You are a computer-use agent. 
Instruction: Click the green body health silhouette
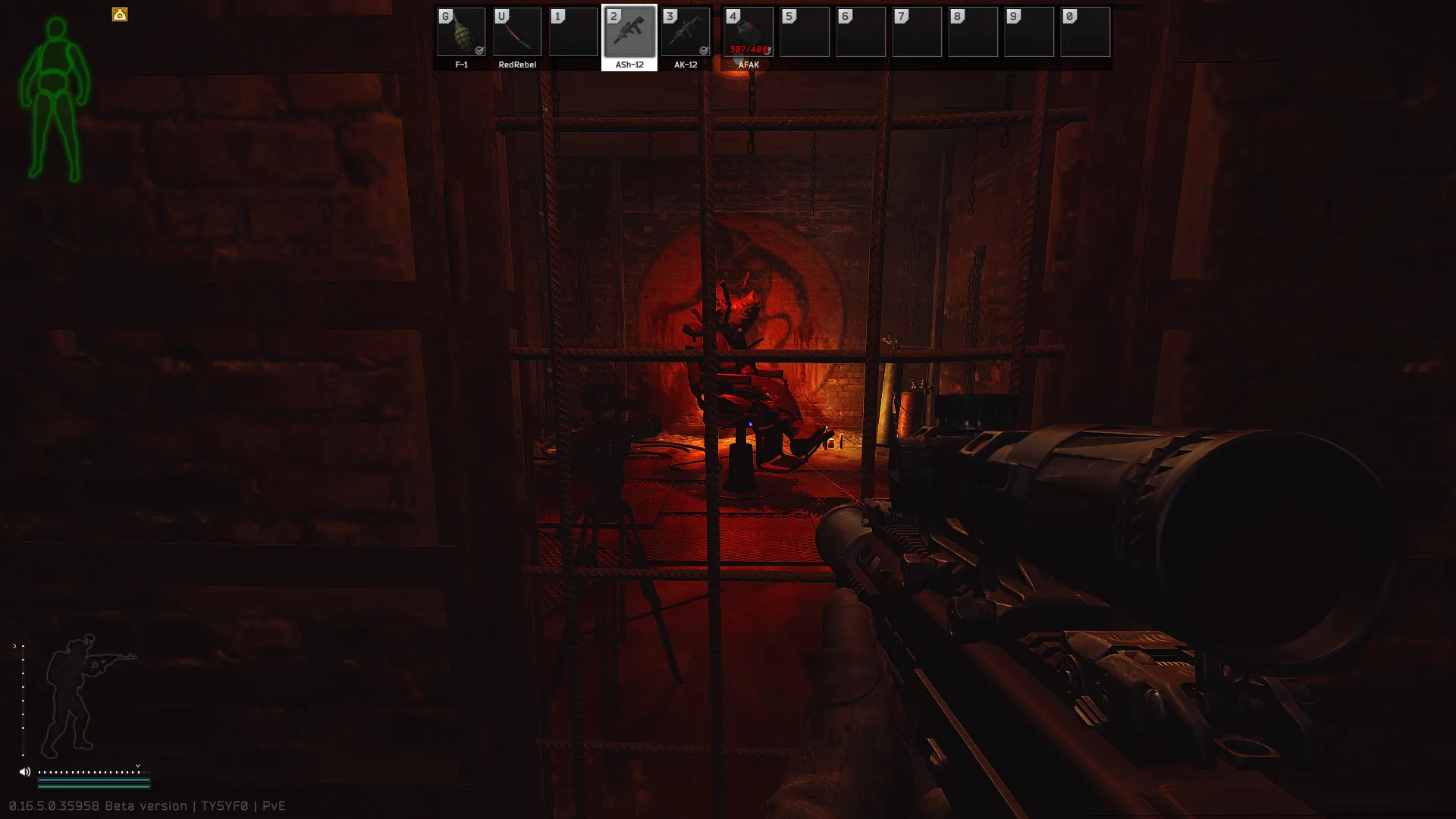click(x=55, y=100)
